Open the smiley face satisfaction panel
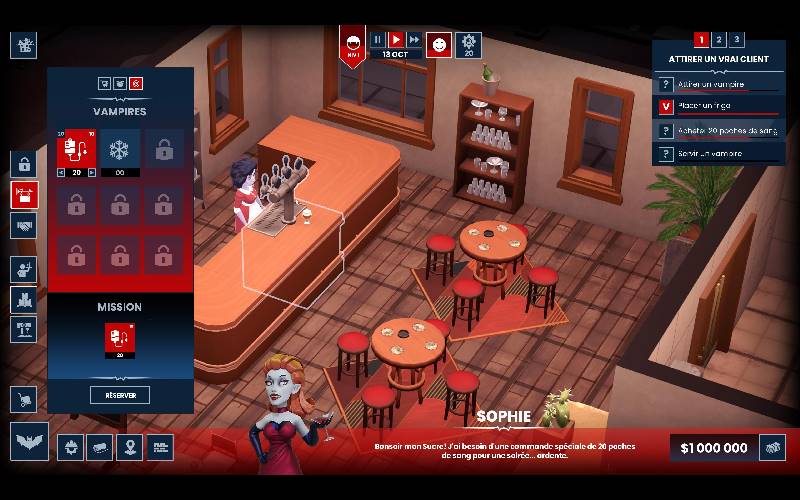The width and height of the screenshot is (800, 500). (x=439, y=44)
